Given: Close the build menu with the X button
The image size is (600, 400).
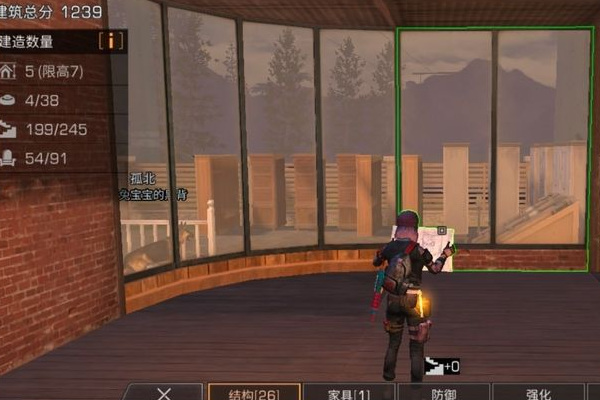Looking at the screenshot, I should (166, 392).
